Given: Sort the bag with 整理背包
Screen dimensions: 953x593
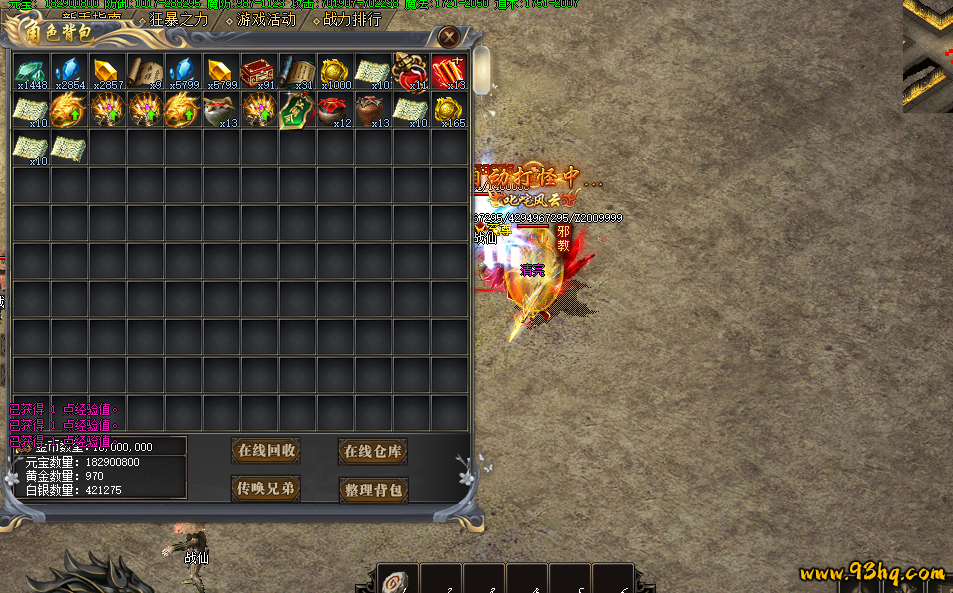Looking at the screenshot, I should coord(373,490).
